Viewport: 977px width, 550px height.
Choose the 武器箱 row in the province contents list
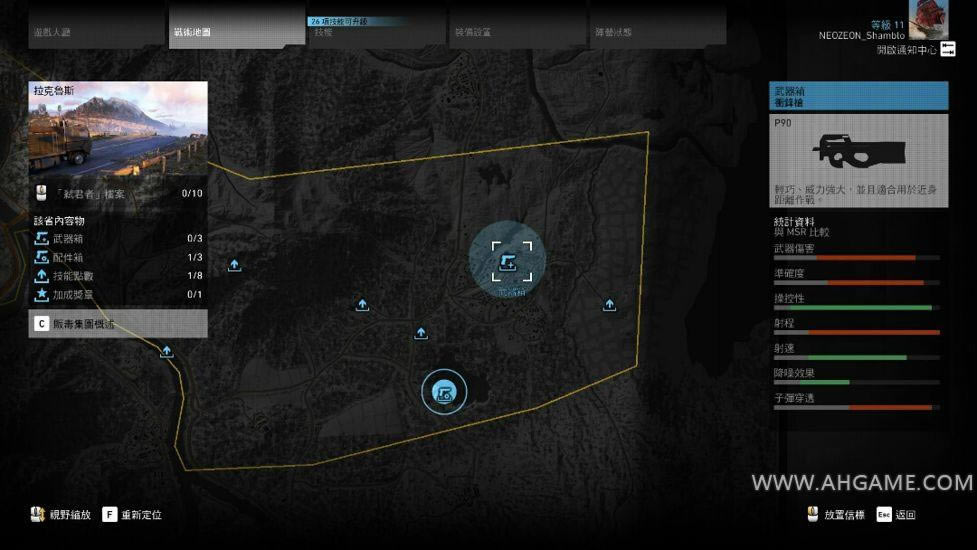[118, 238]
